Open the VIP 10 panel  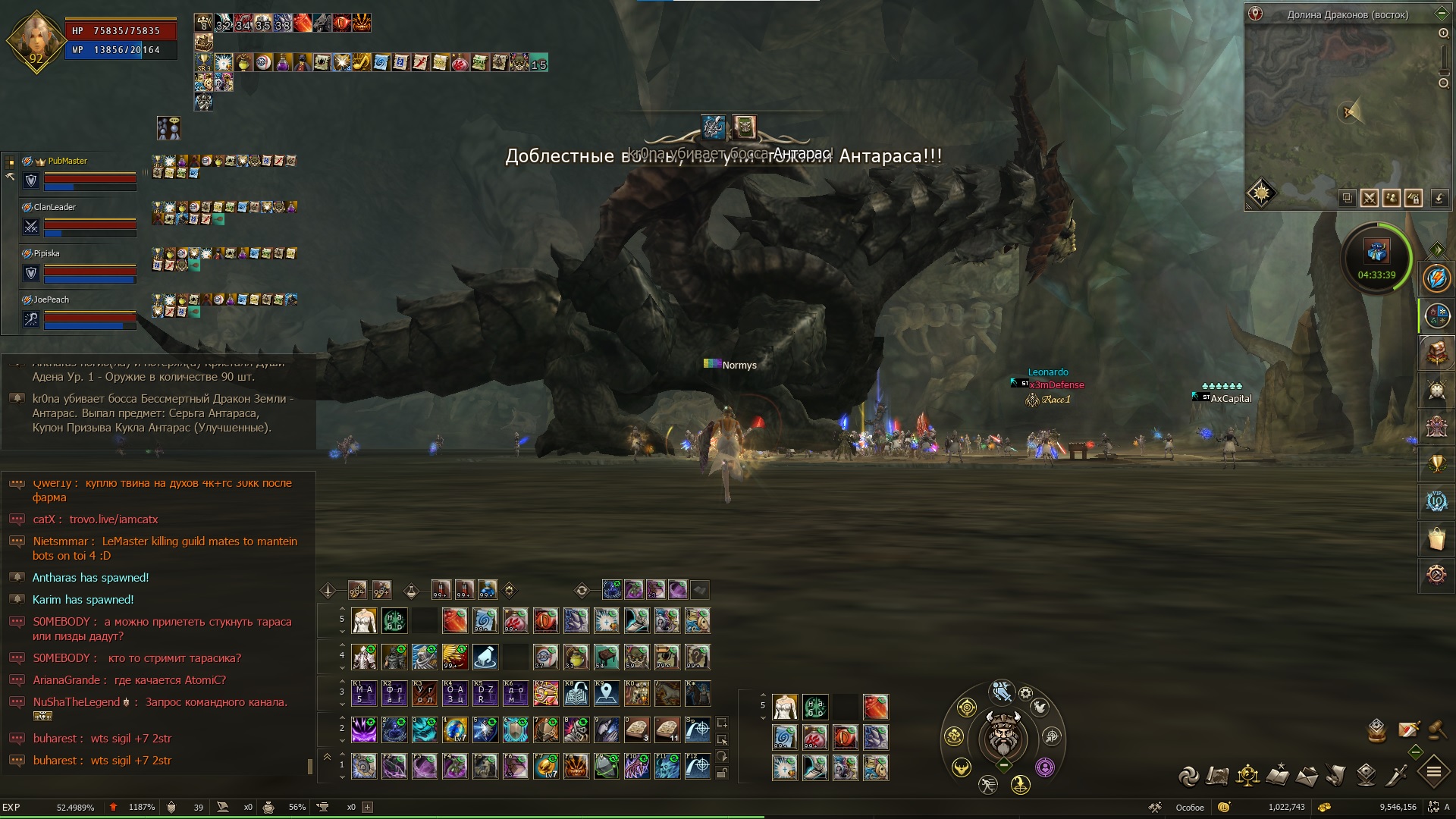coord(1436,501)
